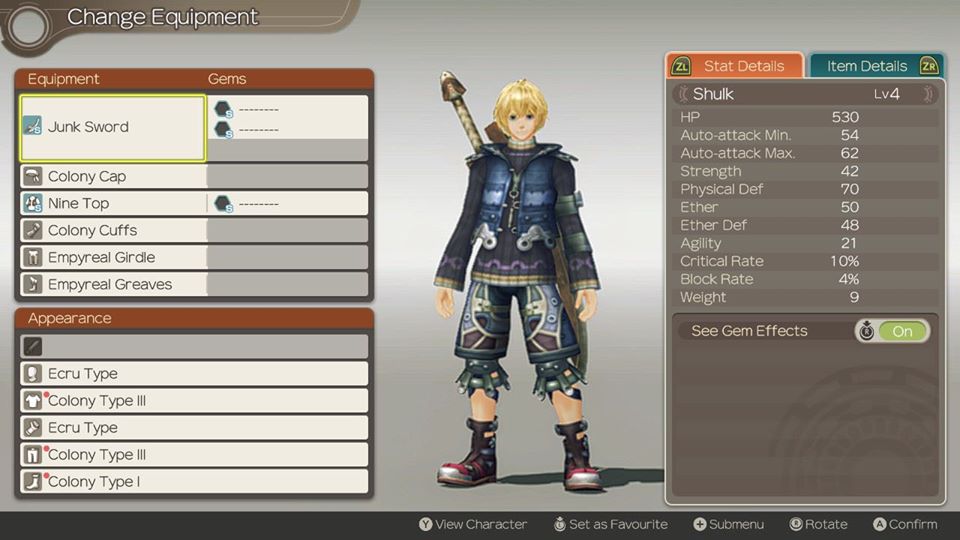Switch to the Stat Details tab
960x540 pixels.
click(x=735, y=66)
